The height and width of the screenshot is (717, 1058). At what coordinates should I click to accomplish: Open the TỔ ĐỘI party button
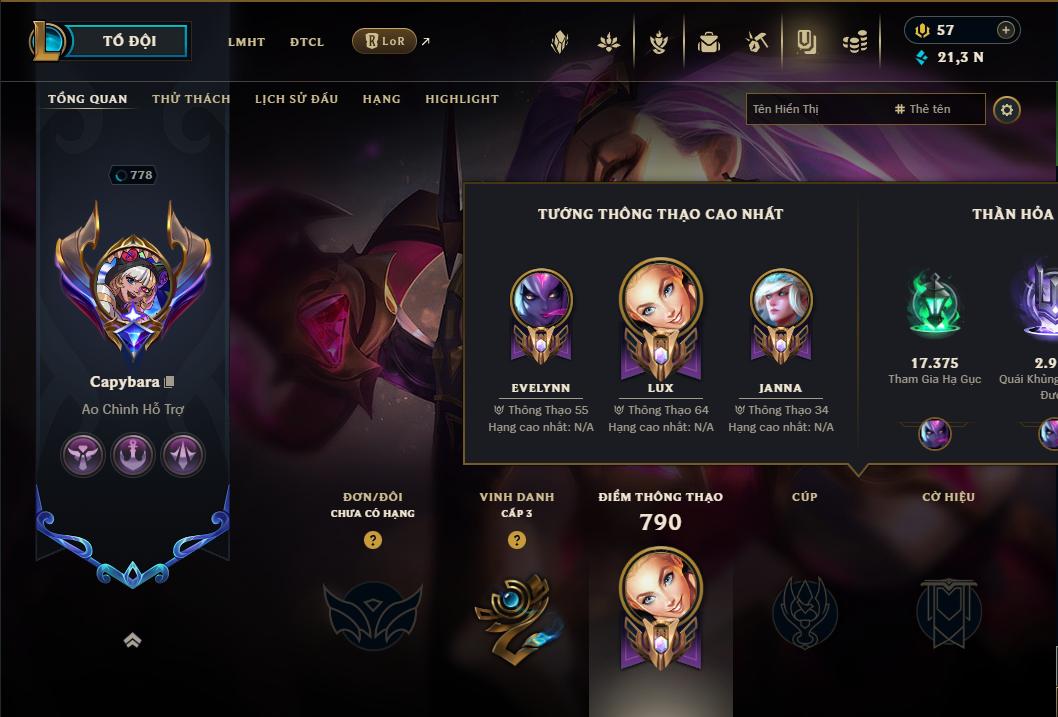[129, 41]
